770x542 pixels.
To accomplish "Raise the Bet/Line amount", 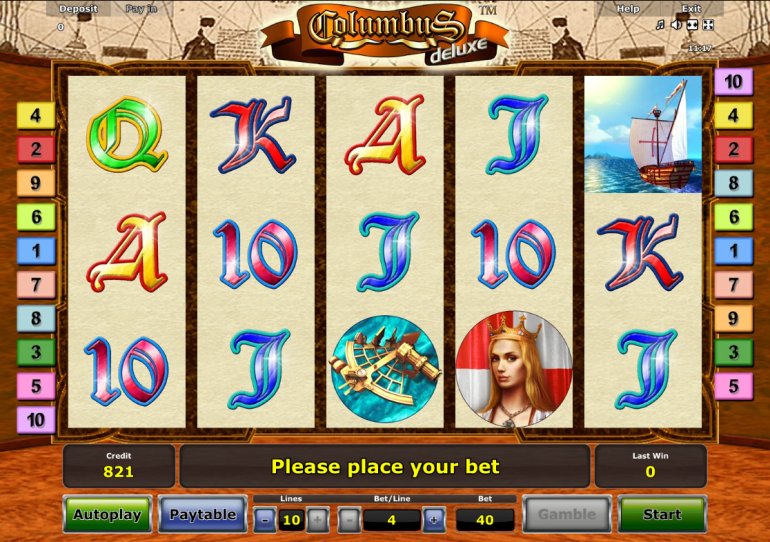I will point(433,520).
